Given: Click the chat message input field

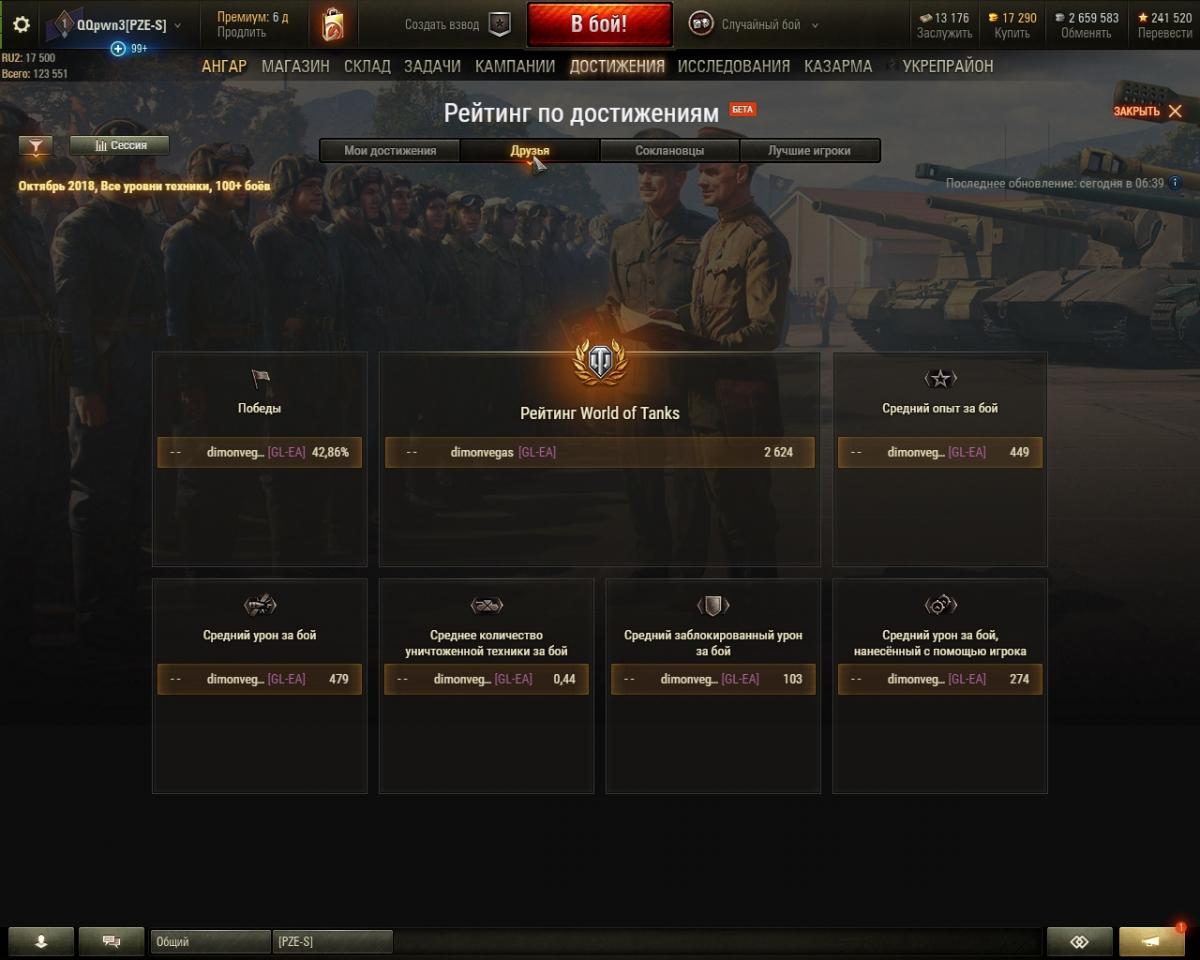Looking at the screenshot, I should coord(715,941).
